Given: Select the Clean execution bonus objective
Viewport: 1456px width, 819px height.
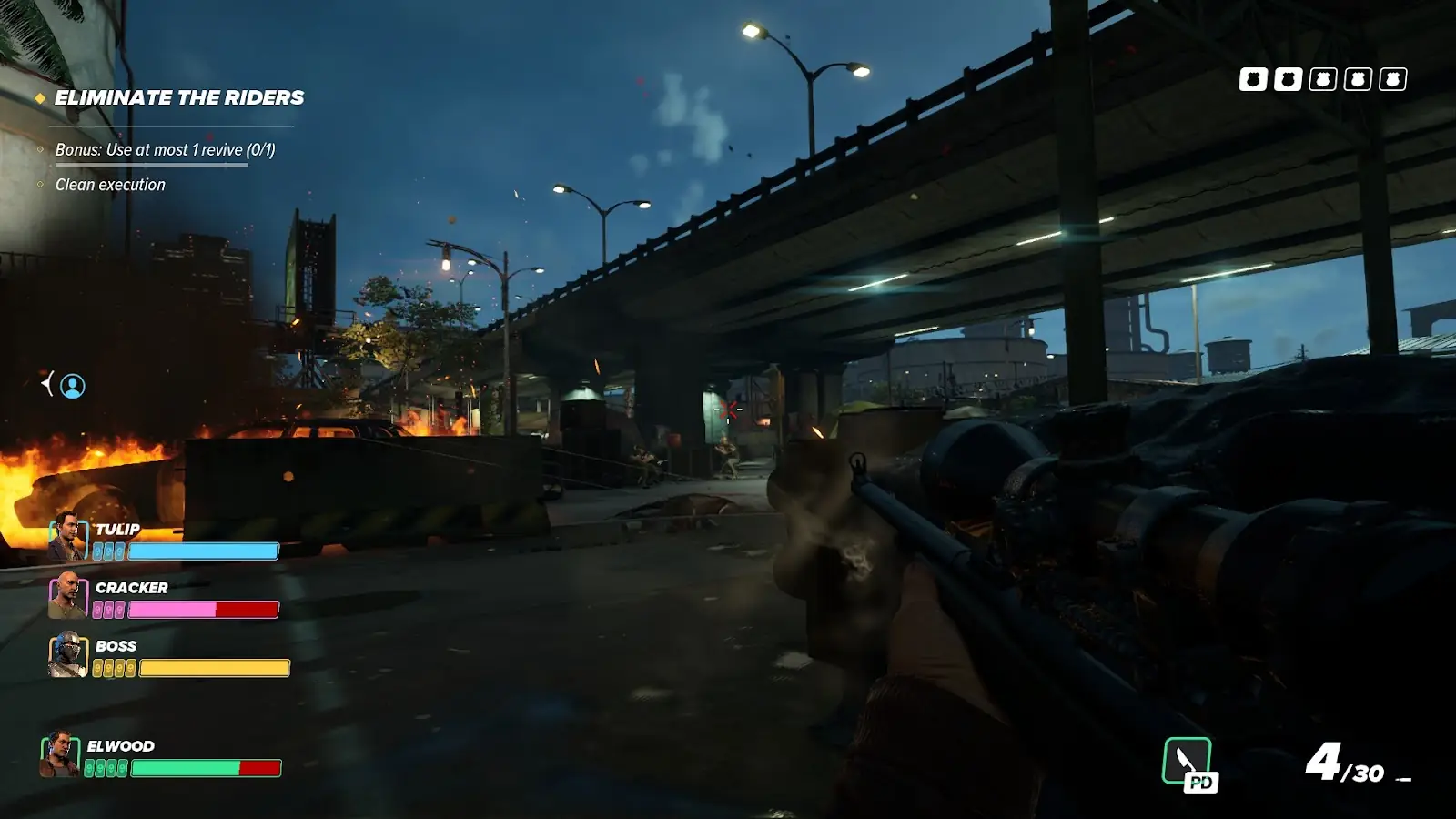Looking at the screenshot, I should 110,185.
